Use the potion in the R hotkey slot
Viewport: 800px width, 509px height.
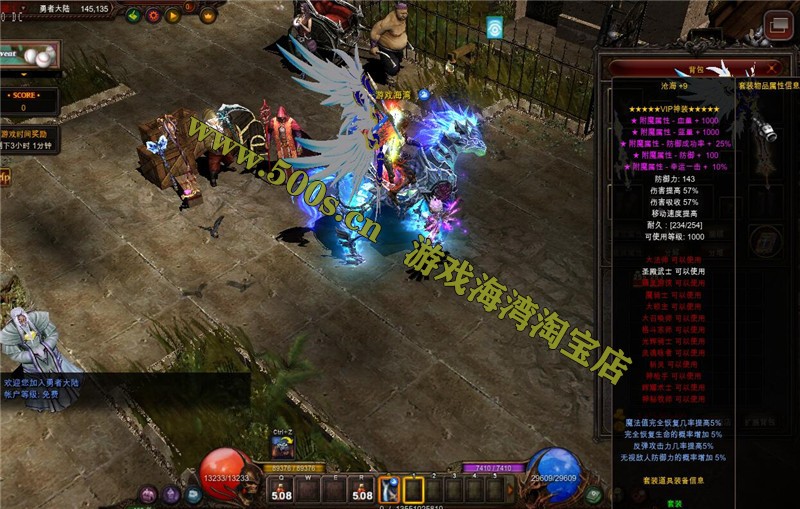coord(361,490)
